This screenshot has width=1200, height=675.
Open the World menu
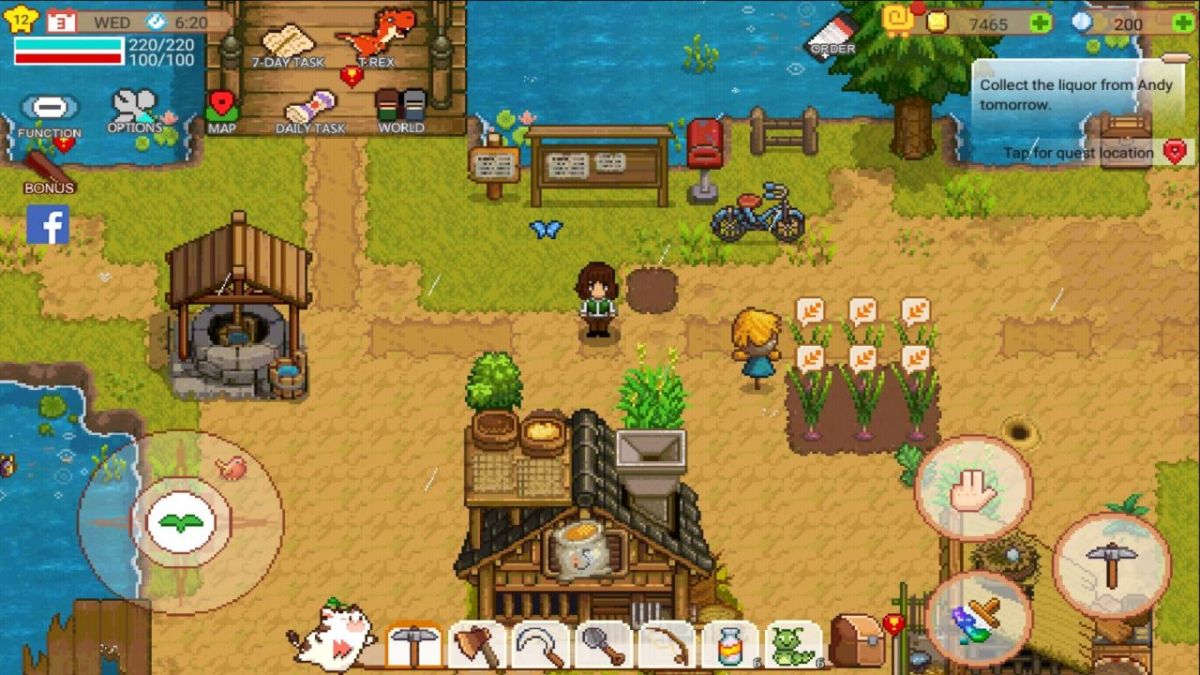(400, 108)
